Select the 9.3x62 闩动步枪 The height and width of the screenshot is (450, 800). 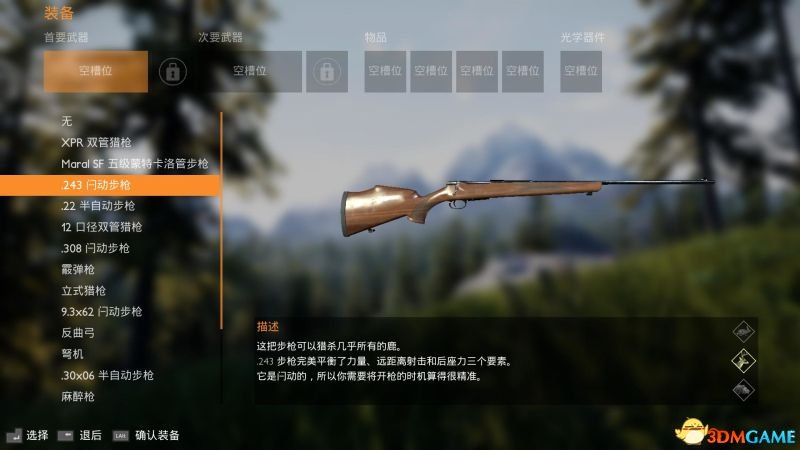pos(101,311)
